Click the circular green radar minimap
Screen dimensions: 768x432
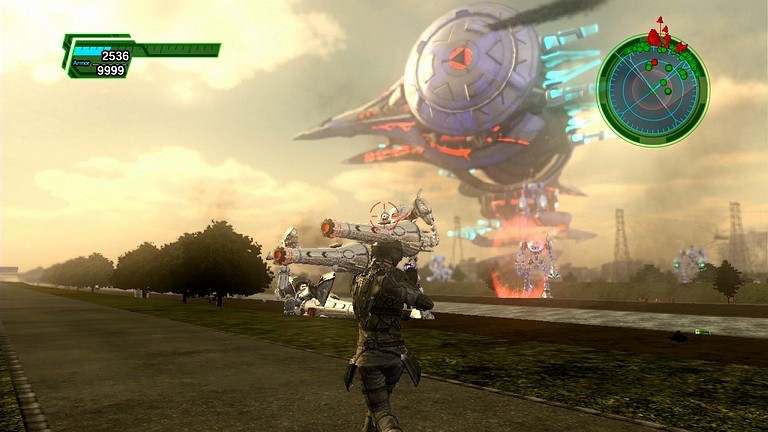pyautogui.click(x=652, y=90)
